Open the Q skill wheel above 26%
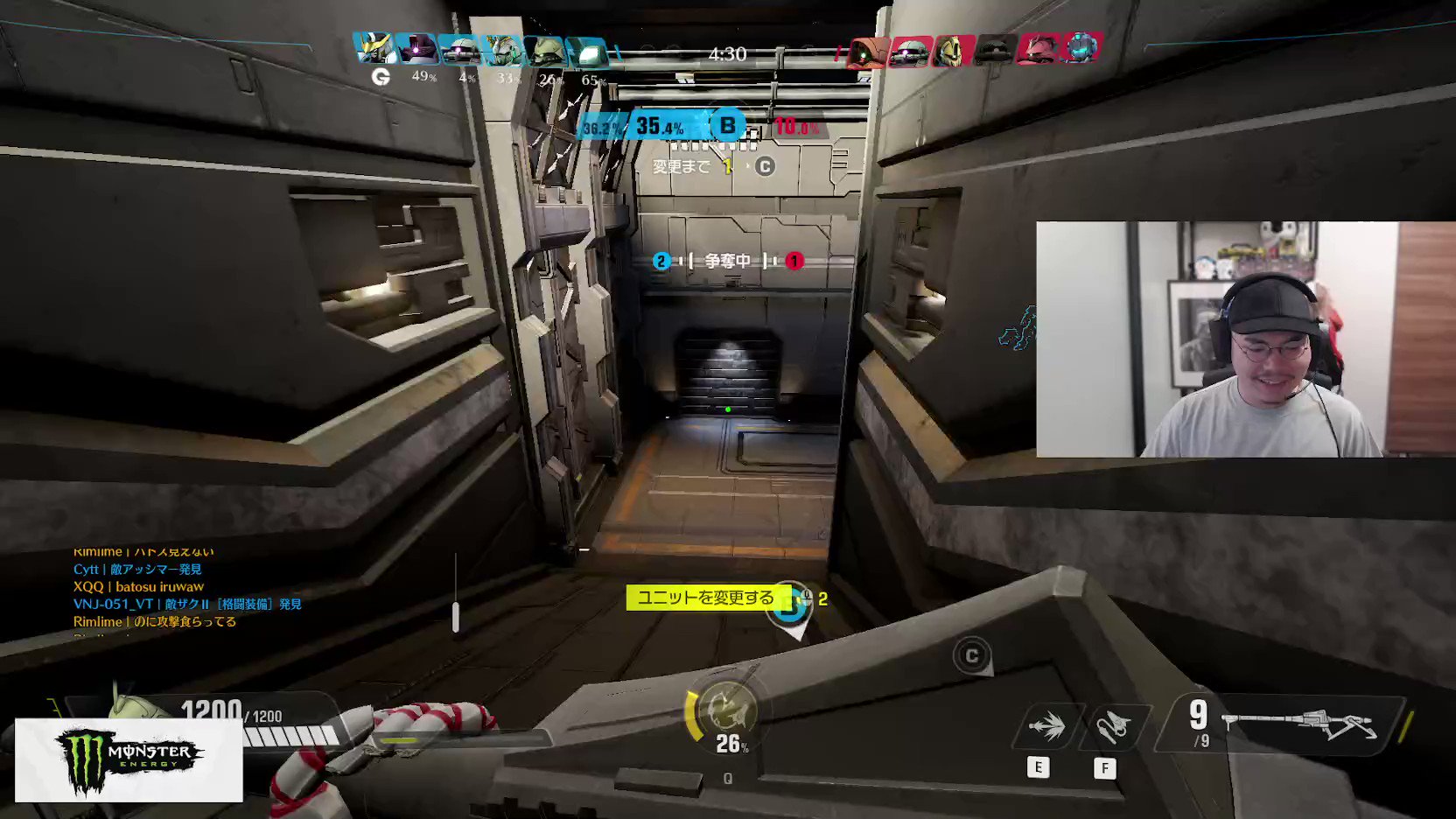 (x=729, y=707)
